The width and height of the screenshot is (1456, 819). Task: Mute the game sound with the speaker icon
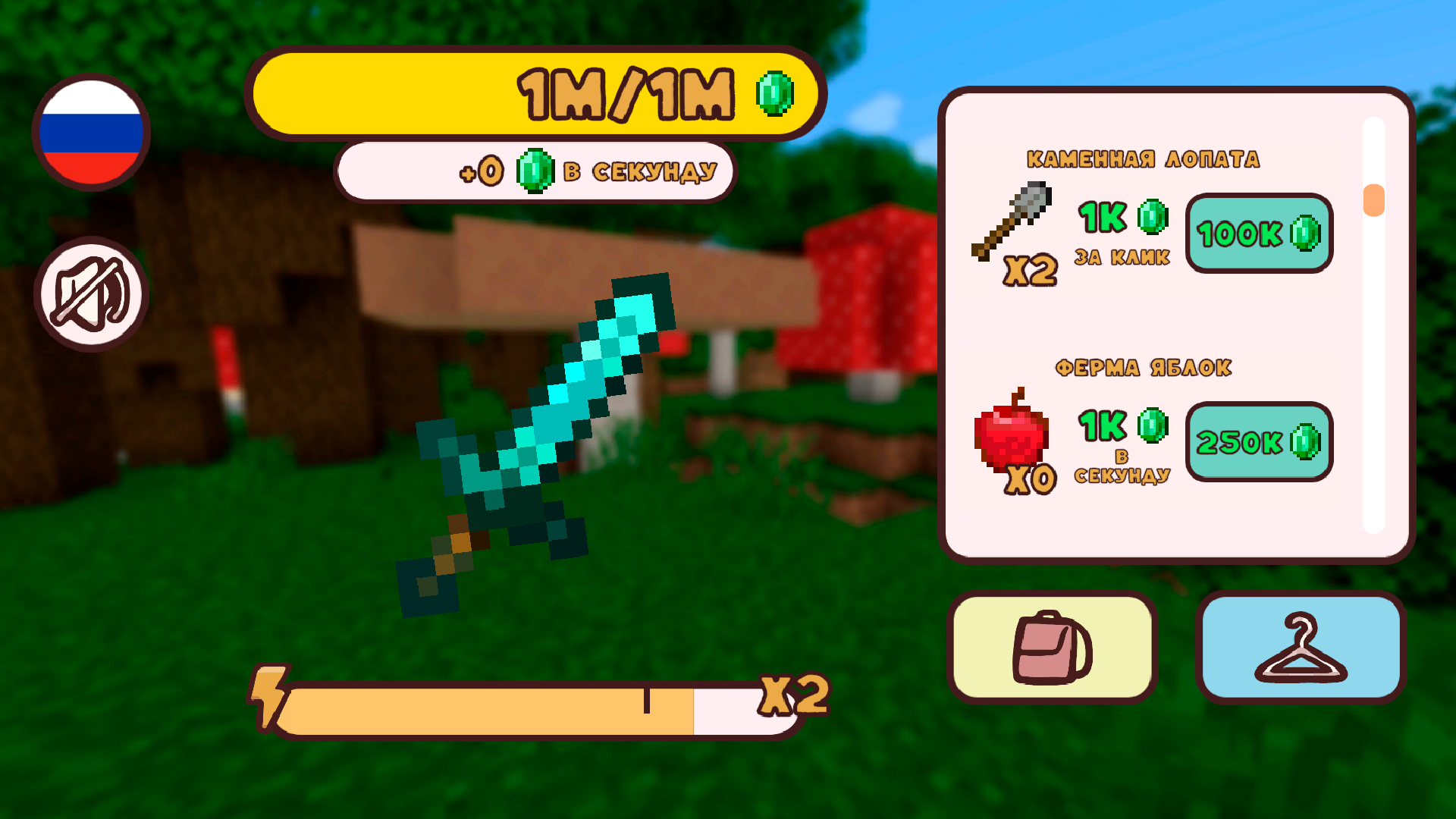click(x=91, y=294)
